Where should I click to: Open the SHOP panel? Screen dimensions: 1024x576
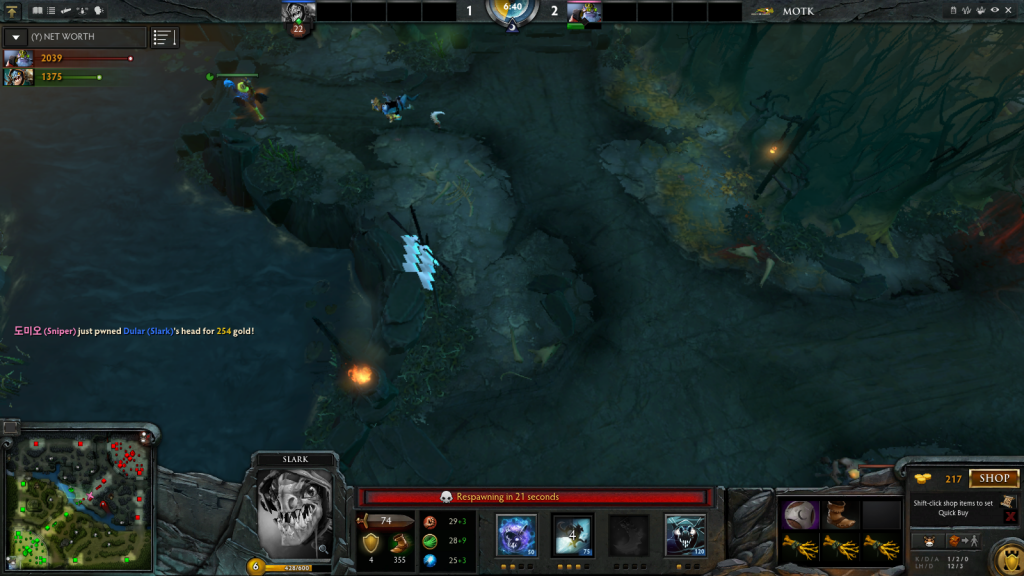(x=993, y=479)
